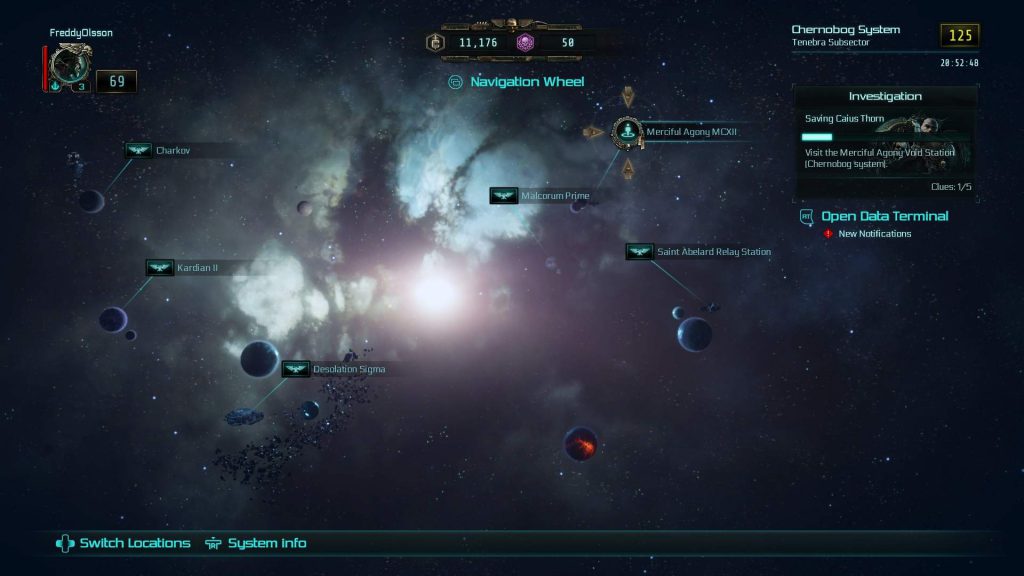Pick Saint Abelard Relay Station marker
The width and height of the screenshot is (1024, 576).
640,252
